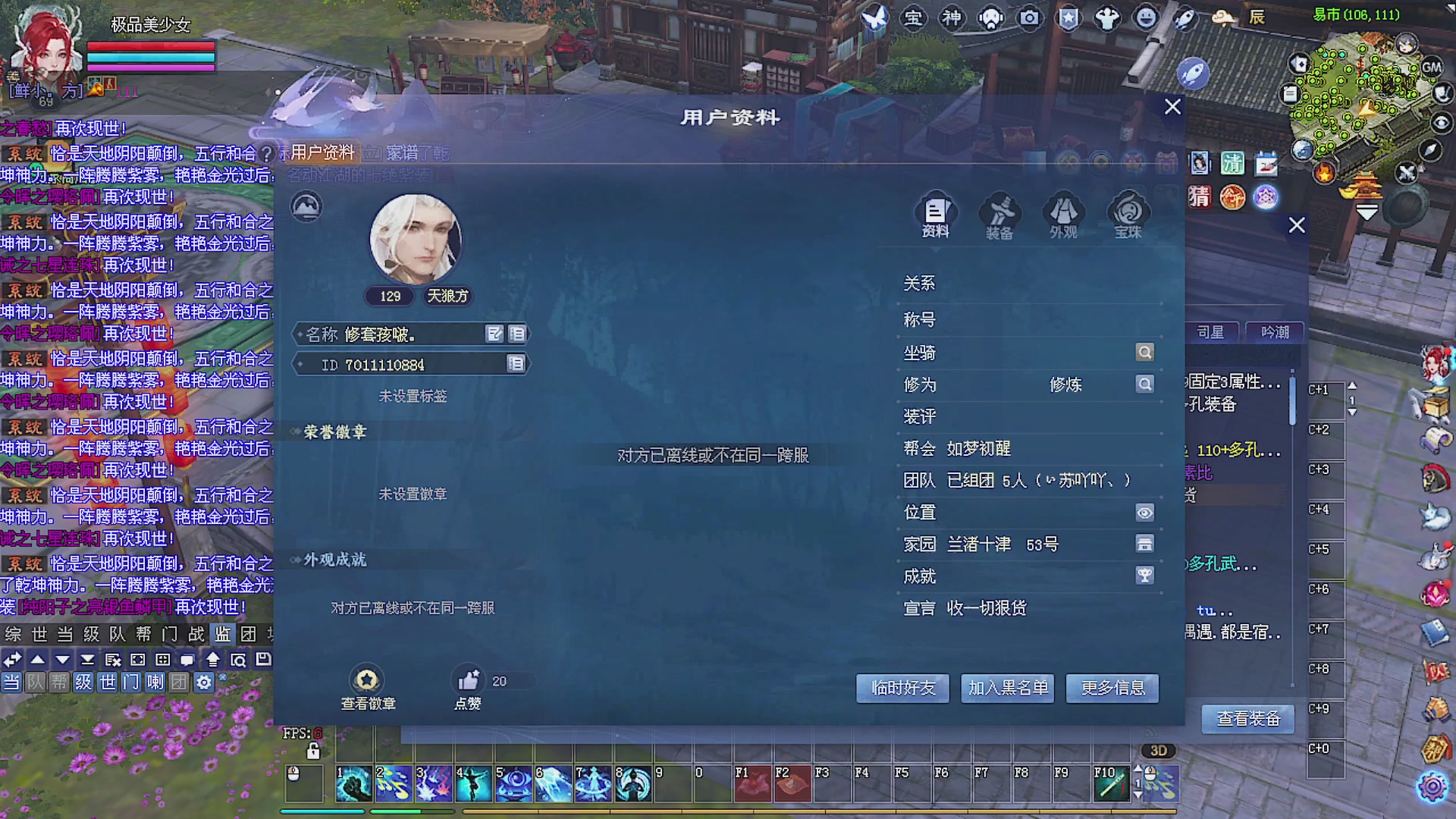
Task: Open the 神 deity icon on top bar
Action: coord(952,18)
